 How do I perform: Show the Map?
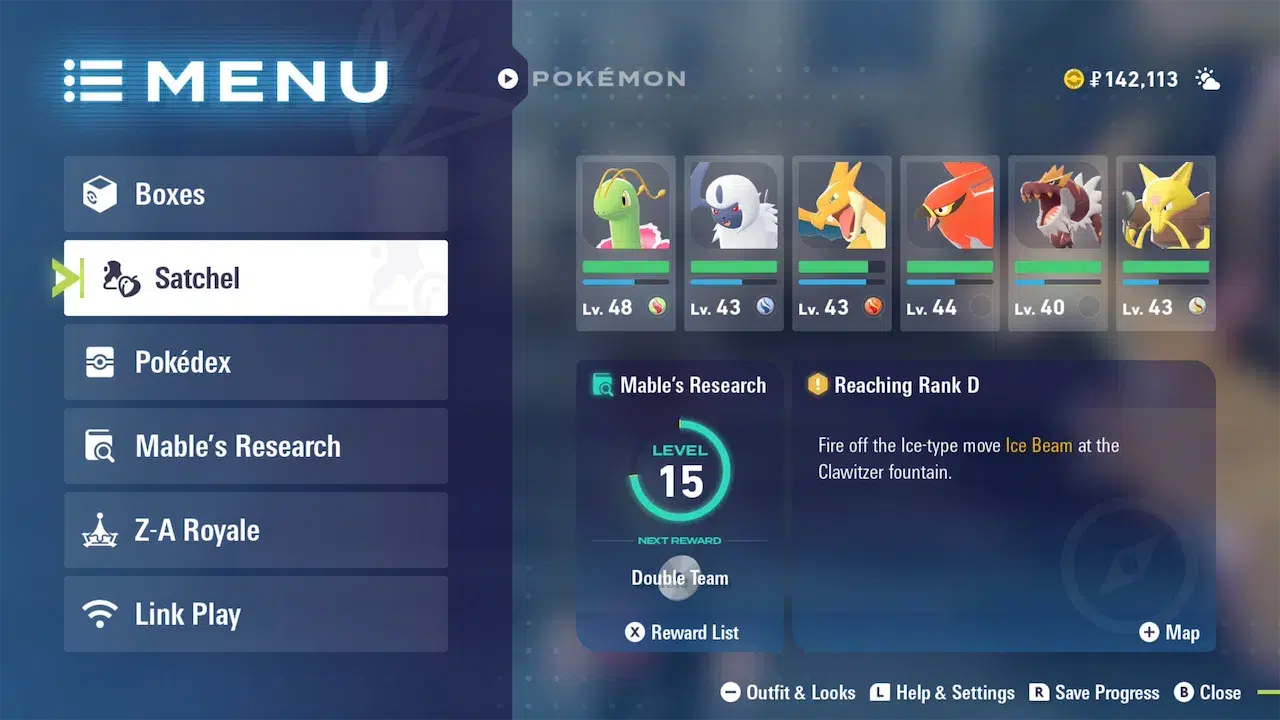tap(1169, 632)
